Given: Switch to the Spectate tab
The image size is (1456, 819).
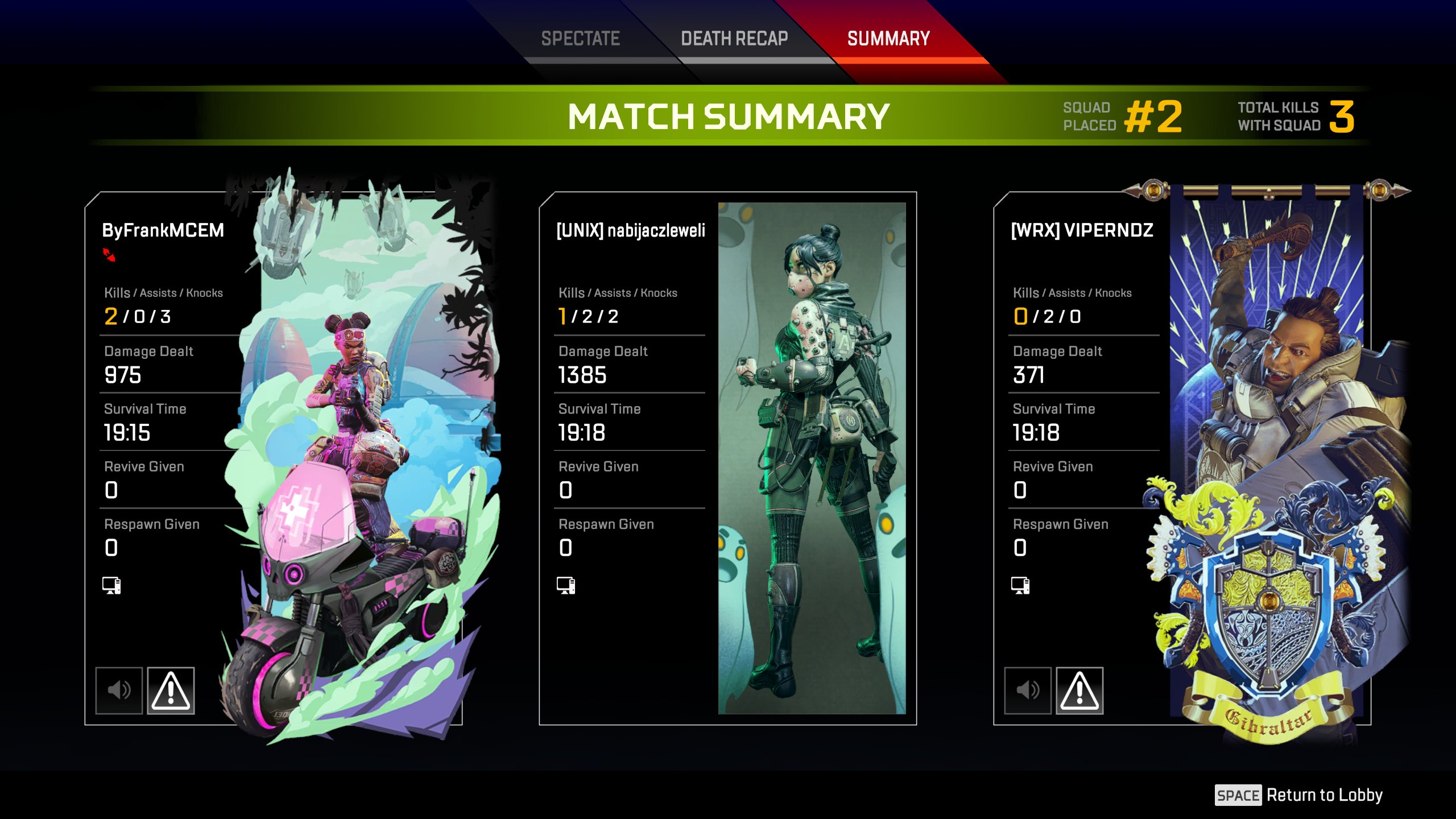Looking at the screenshot, I should pyautogui.click(x=580, y=39).
